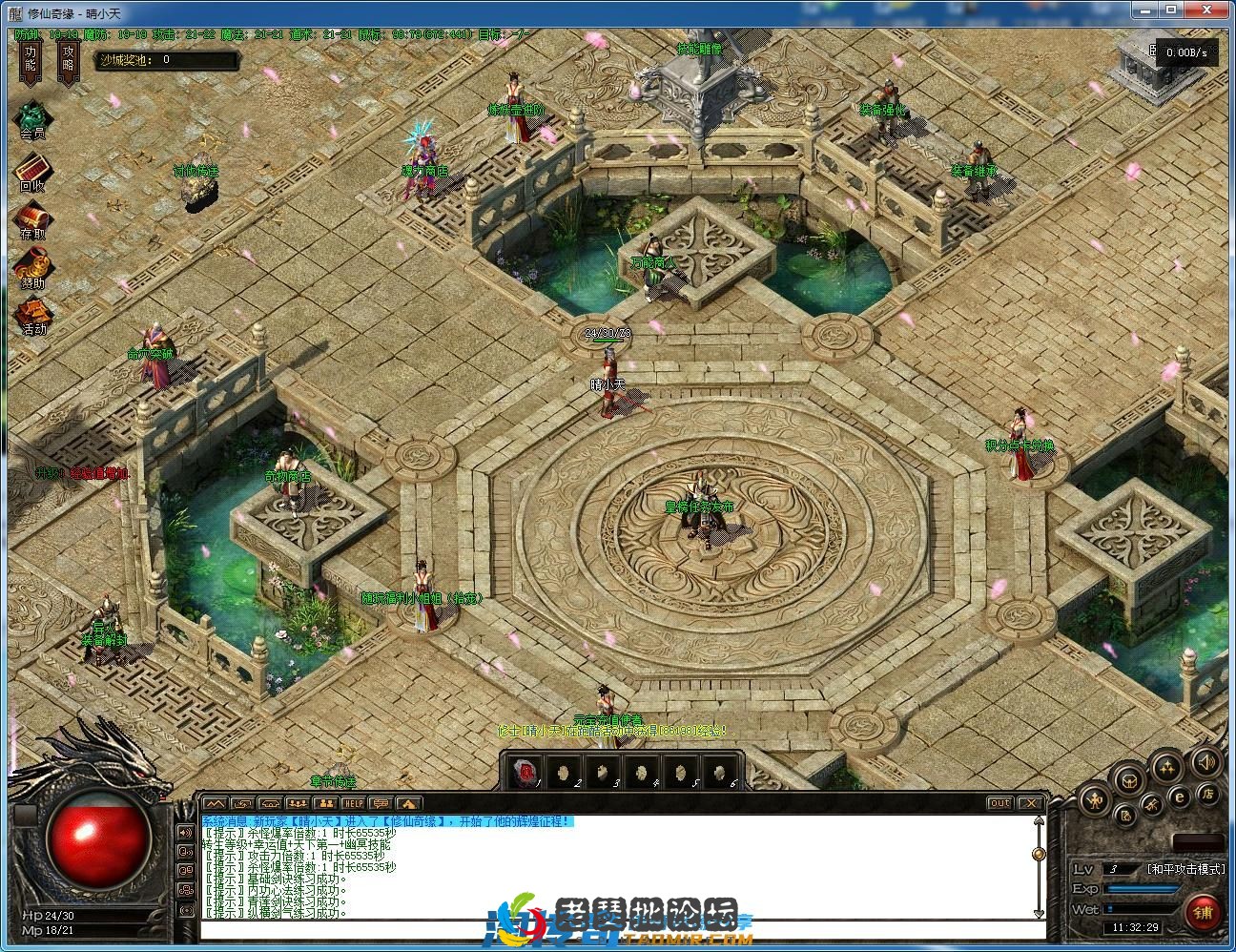Expand the 功能 banner at the top left

pos(30,60)
